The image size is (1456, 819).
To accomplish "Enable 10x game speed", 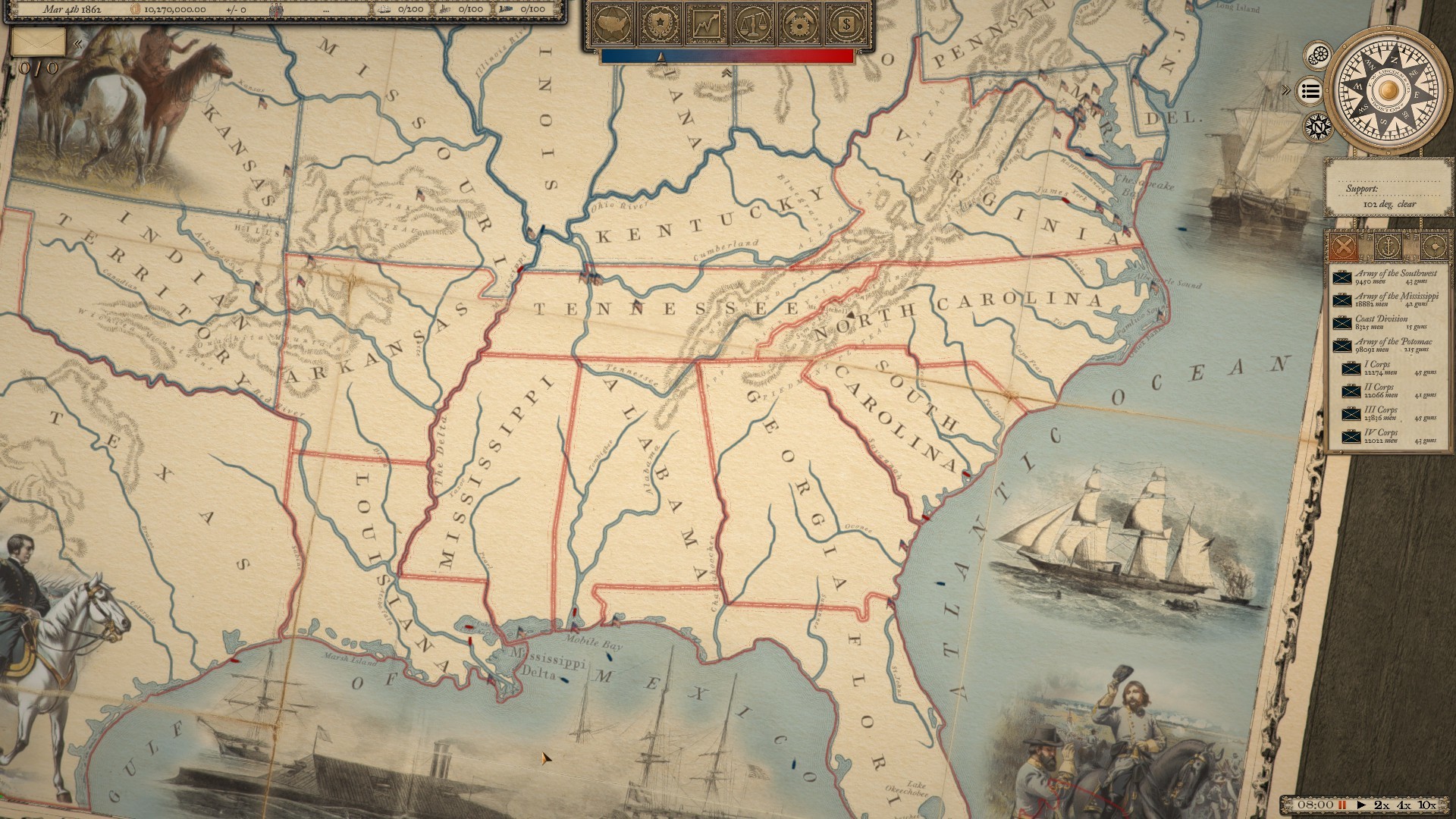I will coord(1426,805).
